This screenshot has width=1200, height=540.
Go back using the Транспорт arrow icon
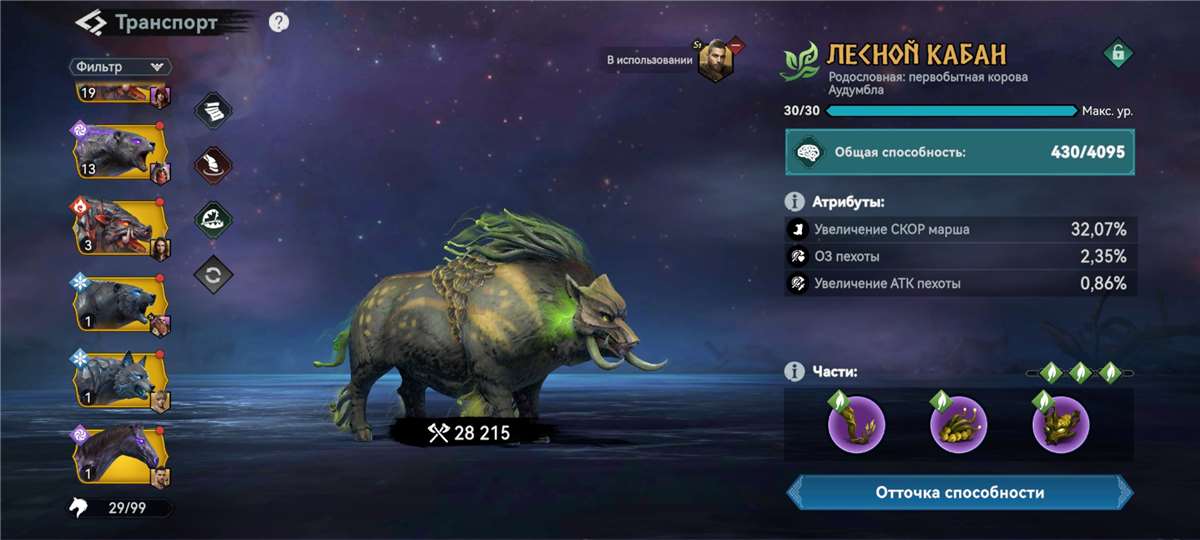point(91,22)
